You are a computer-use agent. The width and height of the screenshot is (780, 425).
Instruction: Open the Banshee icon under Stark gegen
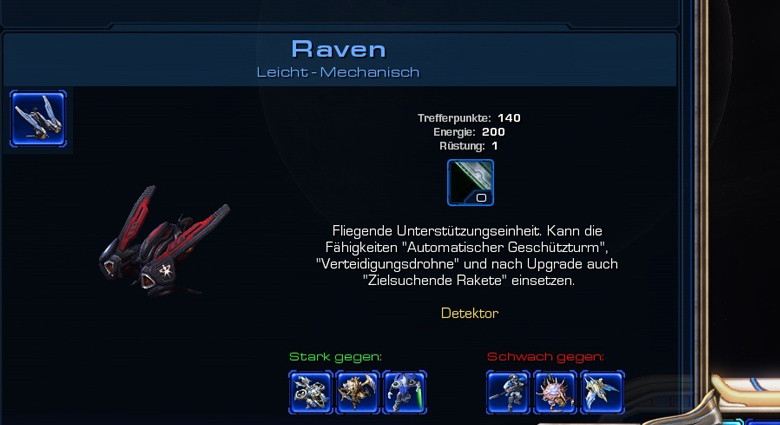click(x=311, y=392)
